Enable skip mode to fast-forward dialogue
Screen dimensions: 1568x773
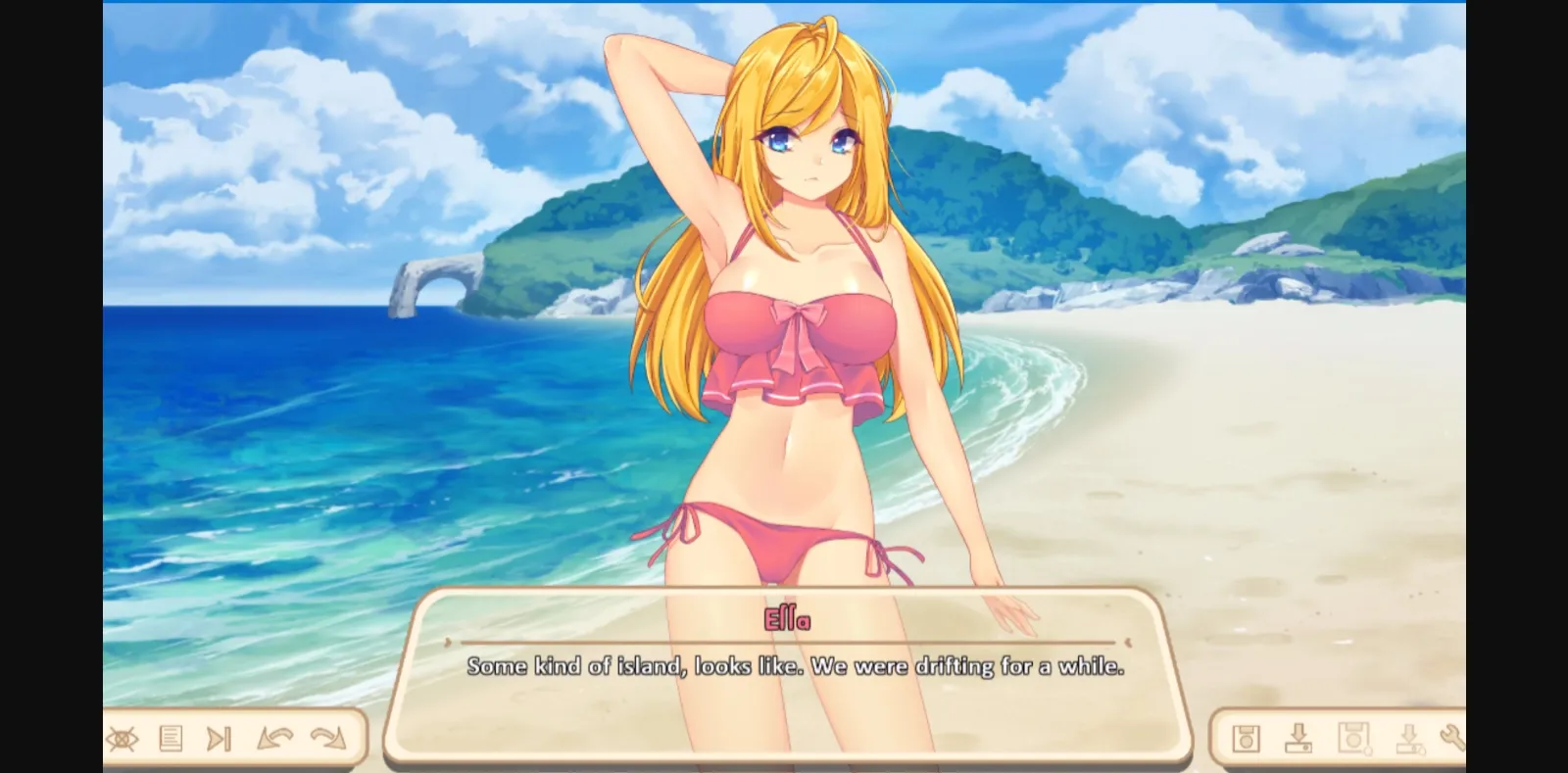[219, 740]
